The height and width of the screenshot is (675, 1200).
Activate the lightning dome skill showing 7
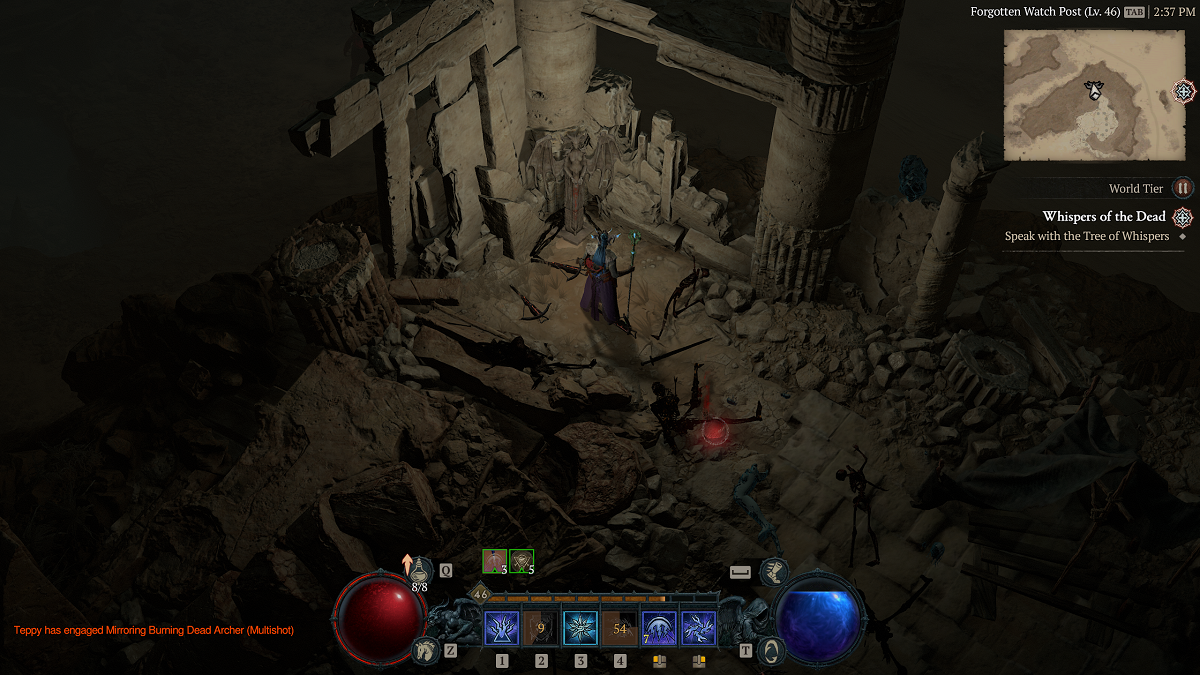[659, 629]
